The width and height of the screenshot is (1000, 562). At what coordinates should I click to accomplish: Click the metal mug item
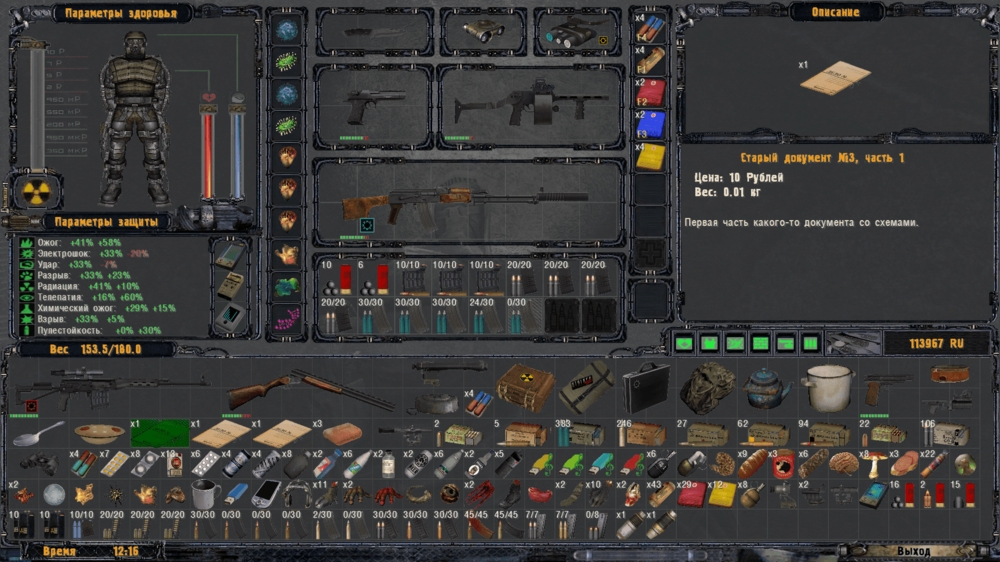point(205,494)
